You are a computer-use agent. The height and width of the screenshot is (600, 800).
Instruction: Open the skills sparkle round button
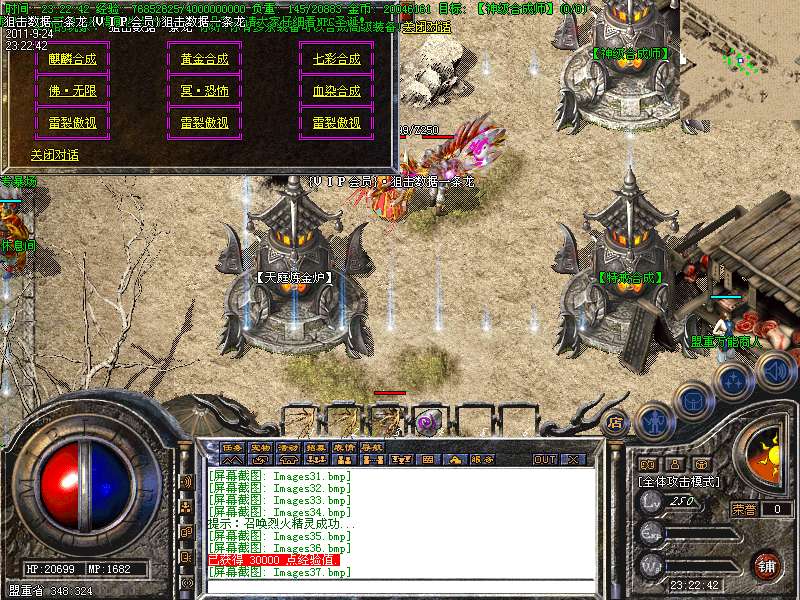pos(733,381)
